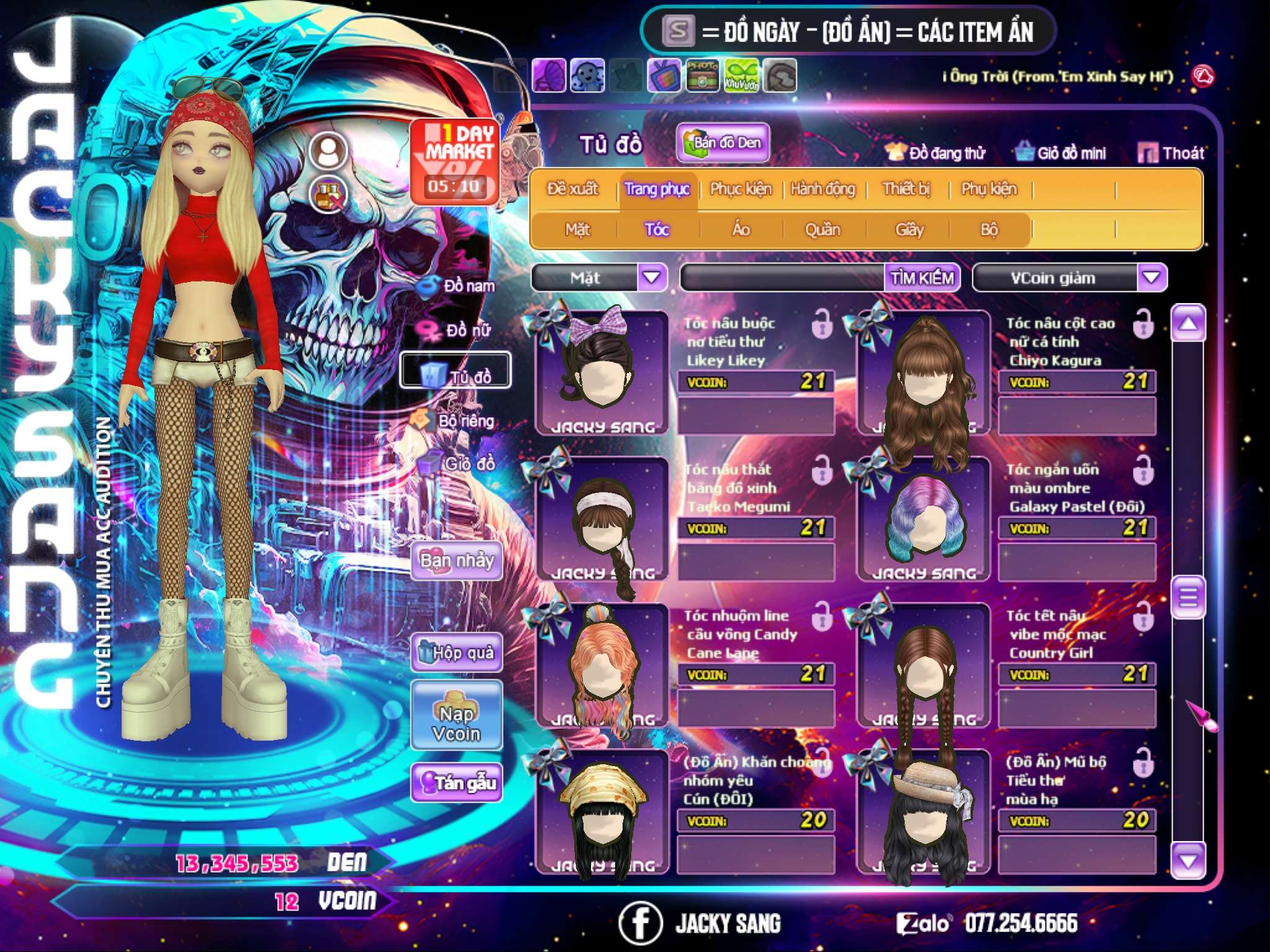1270x952 pixels.
Task: Switch to the Giầy subcategory
Action: pyautogui.click(x=909, y=230)
